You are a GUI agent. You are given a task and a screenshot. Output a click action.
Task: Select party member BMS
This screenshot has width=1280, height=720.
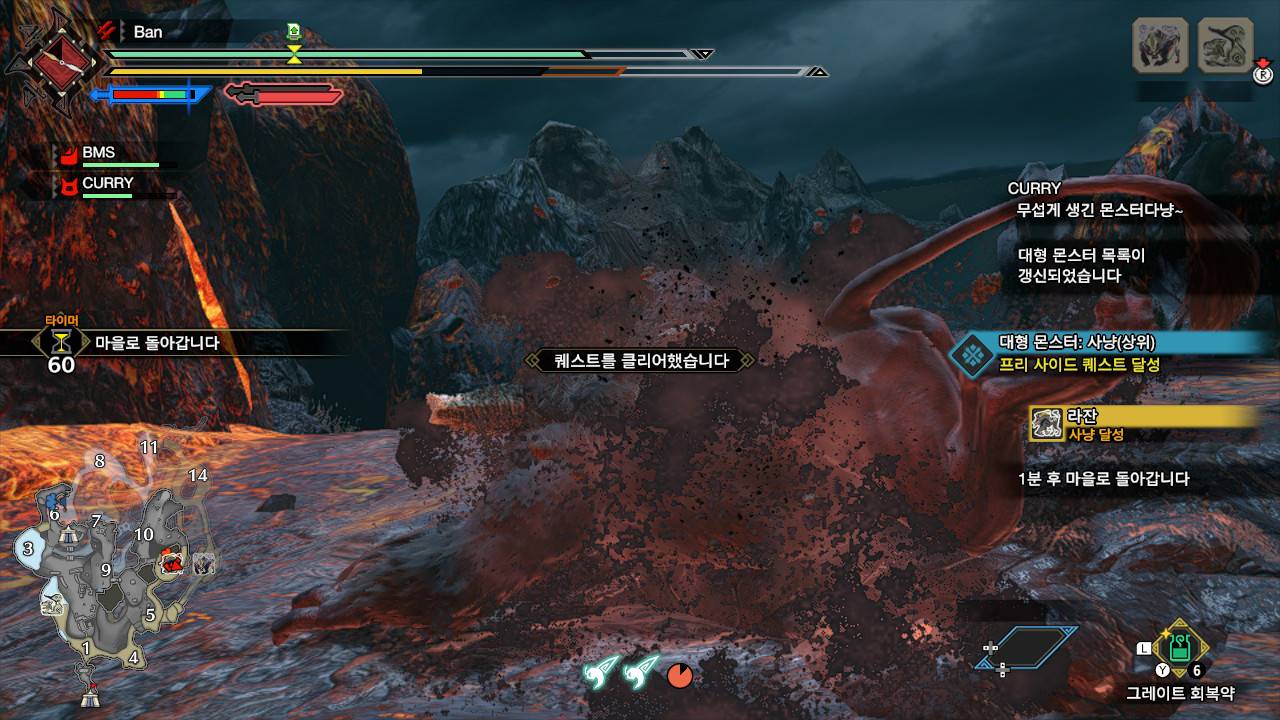click(98, 153)
